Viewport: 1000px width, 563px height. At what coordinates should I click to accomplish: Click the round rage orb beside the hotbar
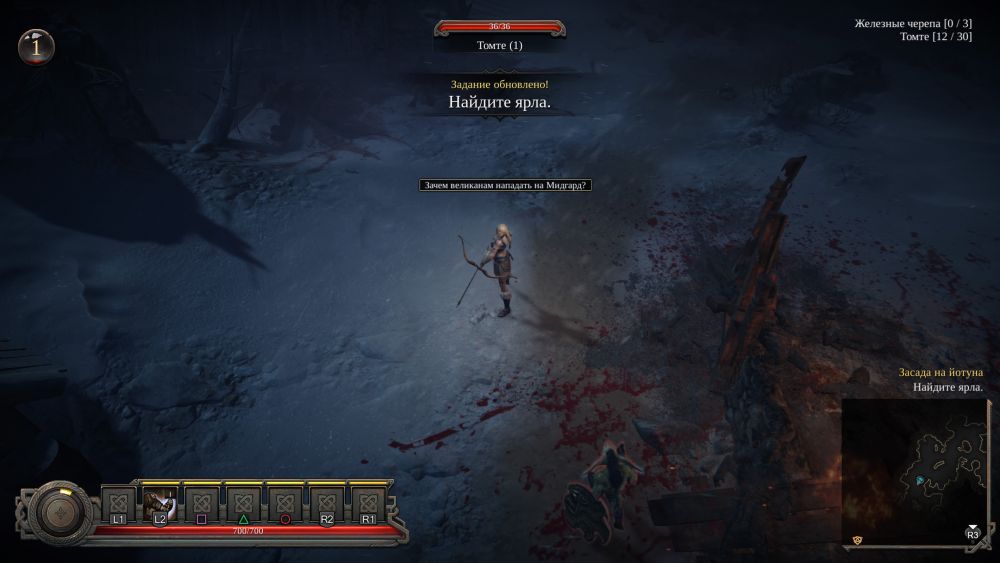(x=62, y=513)
